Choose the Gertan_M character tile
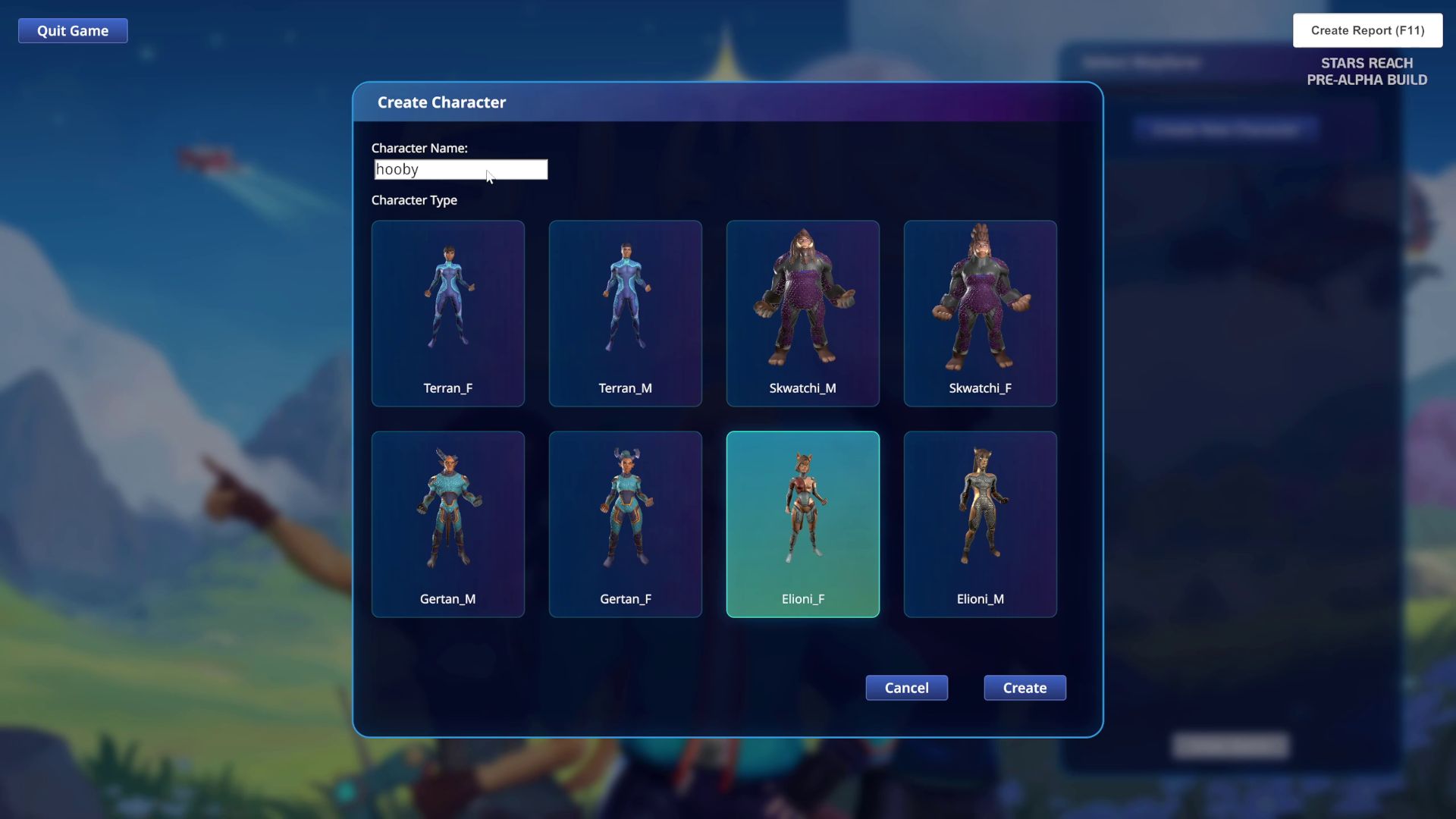Image resolution: width=1456 pixels, height=819 pixels. (x=447, y=524)
